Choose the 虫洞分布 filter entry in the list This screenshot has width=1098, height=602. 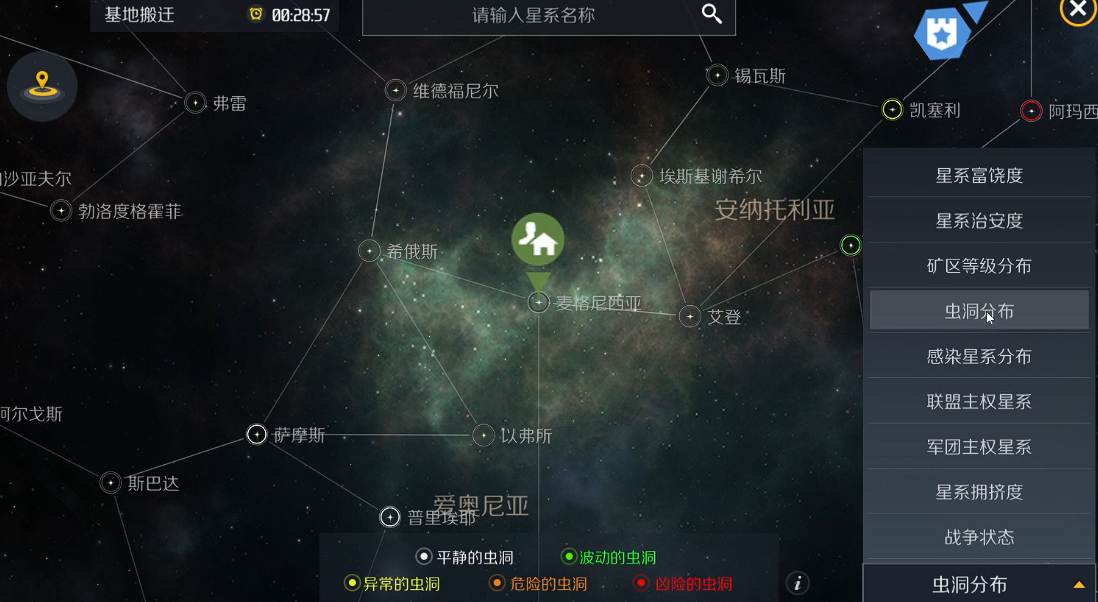click(x=979, y=311)
